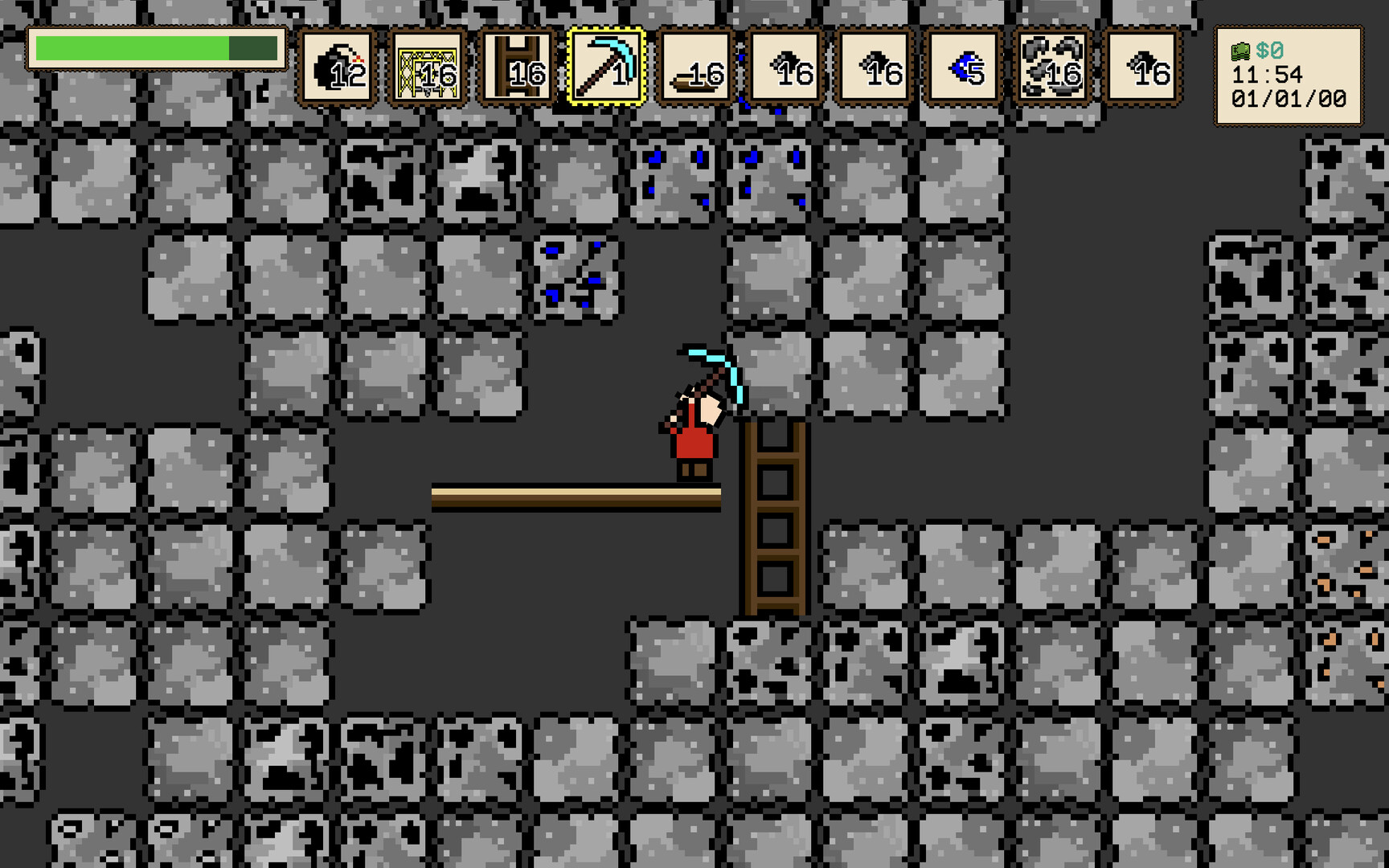Viewport: 1389px width, 868px height.
Task: Click the ladder placed beside the miner
Action: click(774, 514)
